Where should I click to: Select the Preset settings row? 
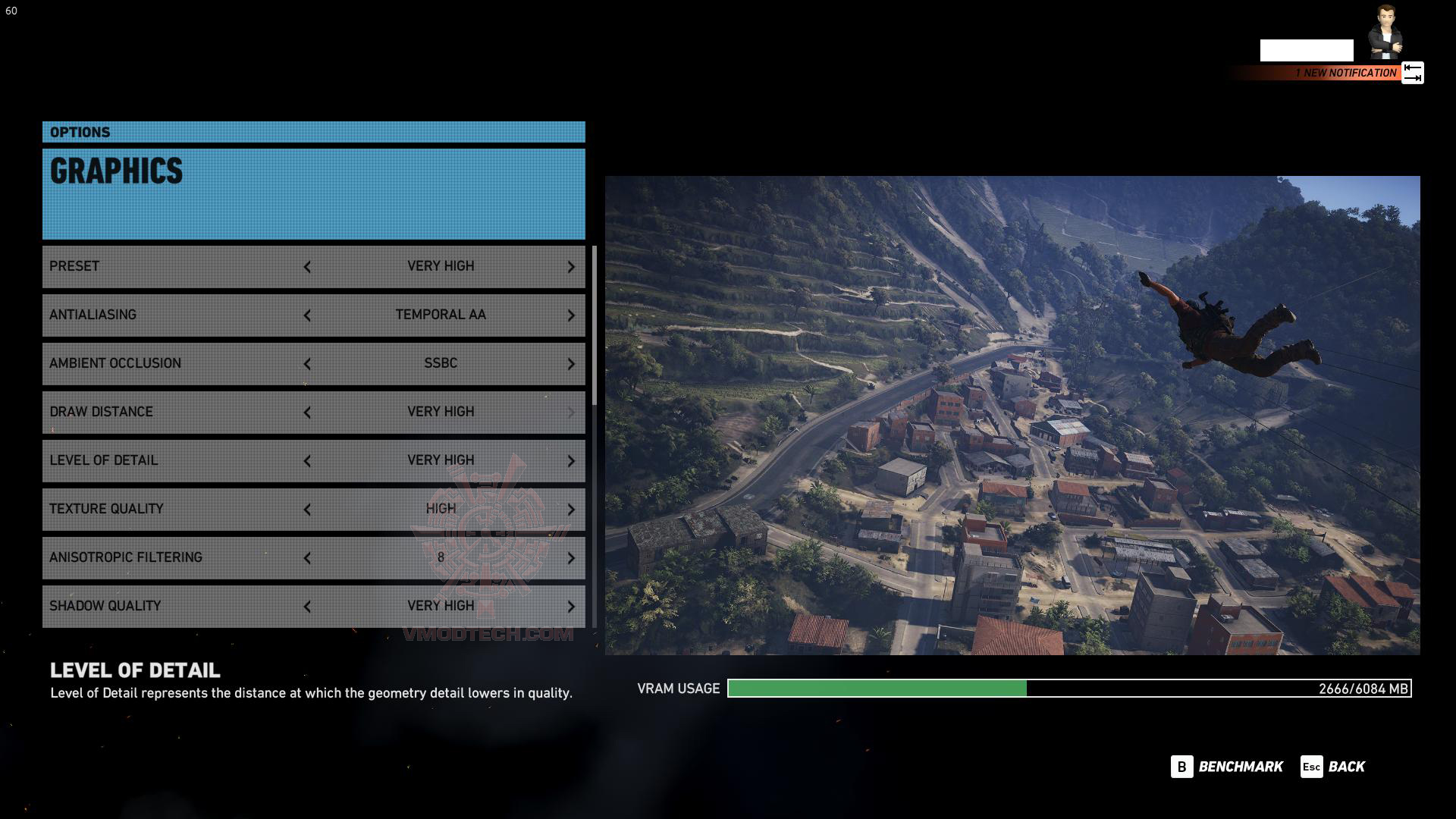pyautogui.click(x=174, y=267)
